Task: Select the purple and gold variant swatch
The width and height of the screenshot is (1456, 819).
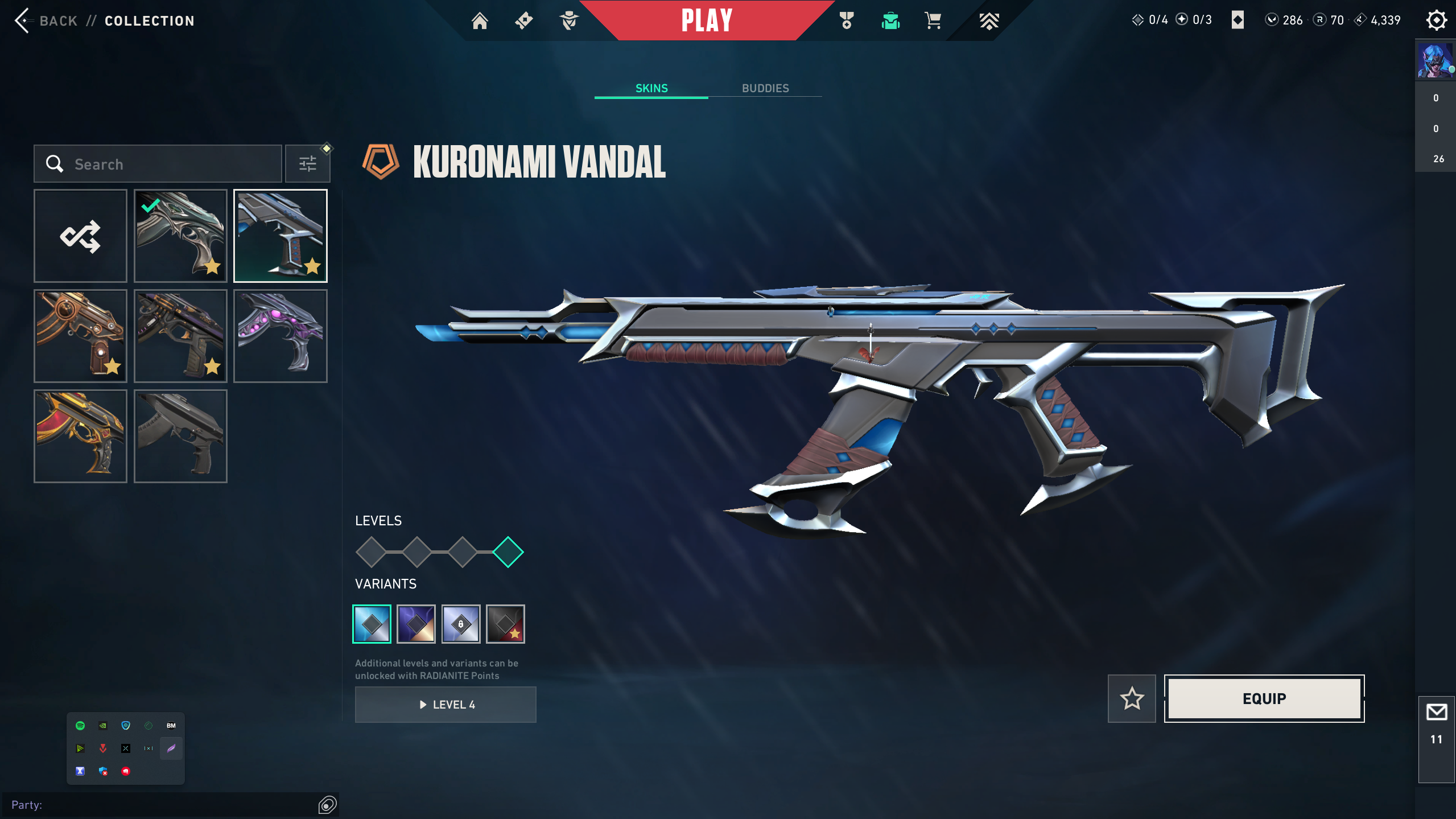Action: [416, 624]
